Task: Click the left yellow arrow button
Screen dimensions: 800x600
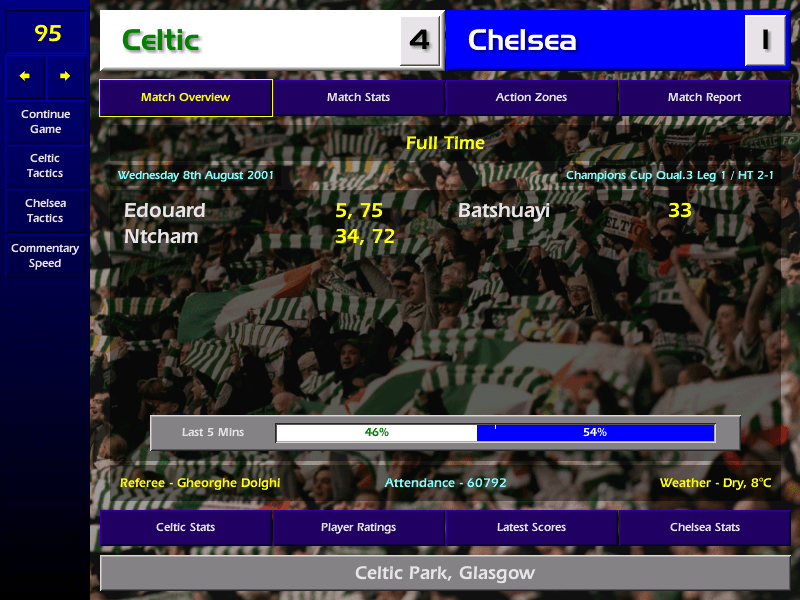Action: pyautogui.click(x=25, y=76)
